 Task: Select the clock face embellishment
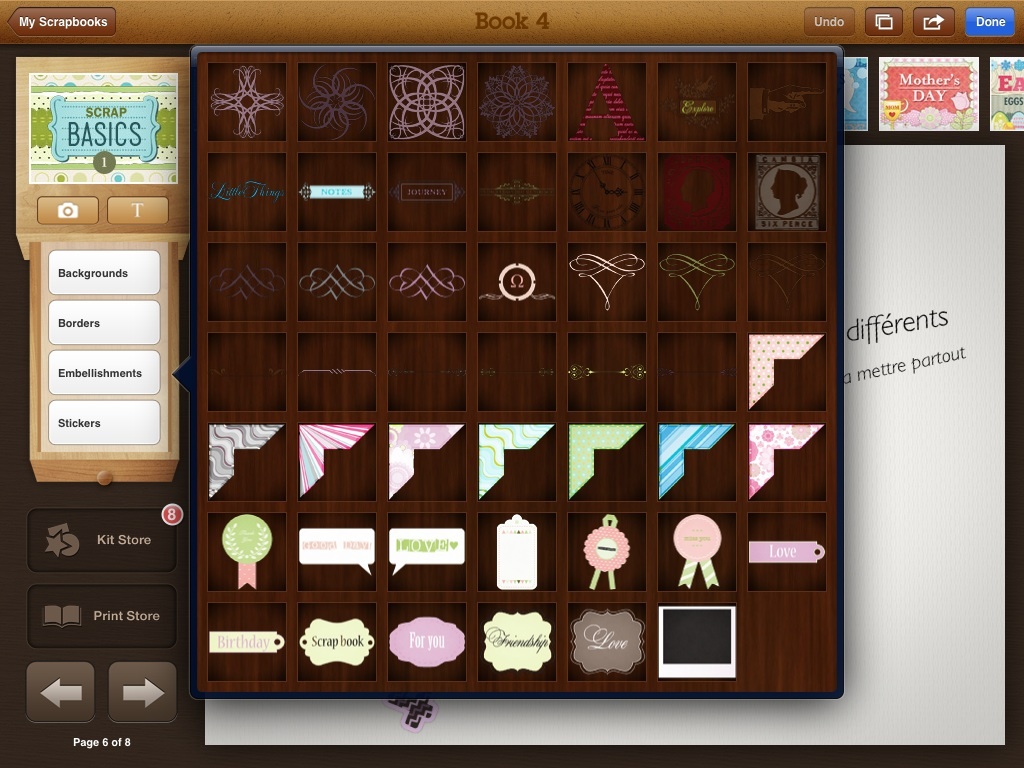pyautogui.click(x=606, y=191)
